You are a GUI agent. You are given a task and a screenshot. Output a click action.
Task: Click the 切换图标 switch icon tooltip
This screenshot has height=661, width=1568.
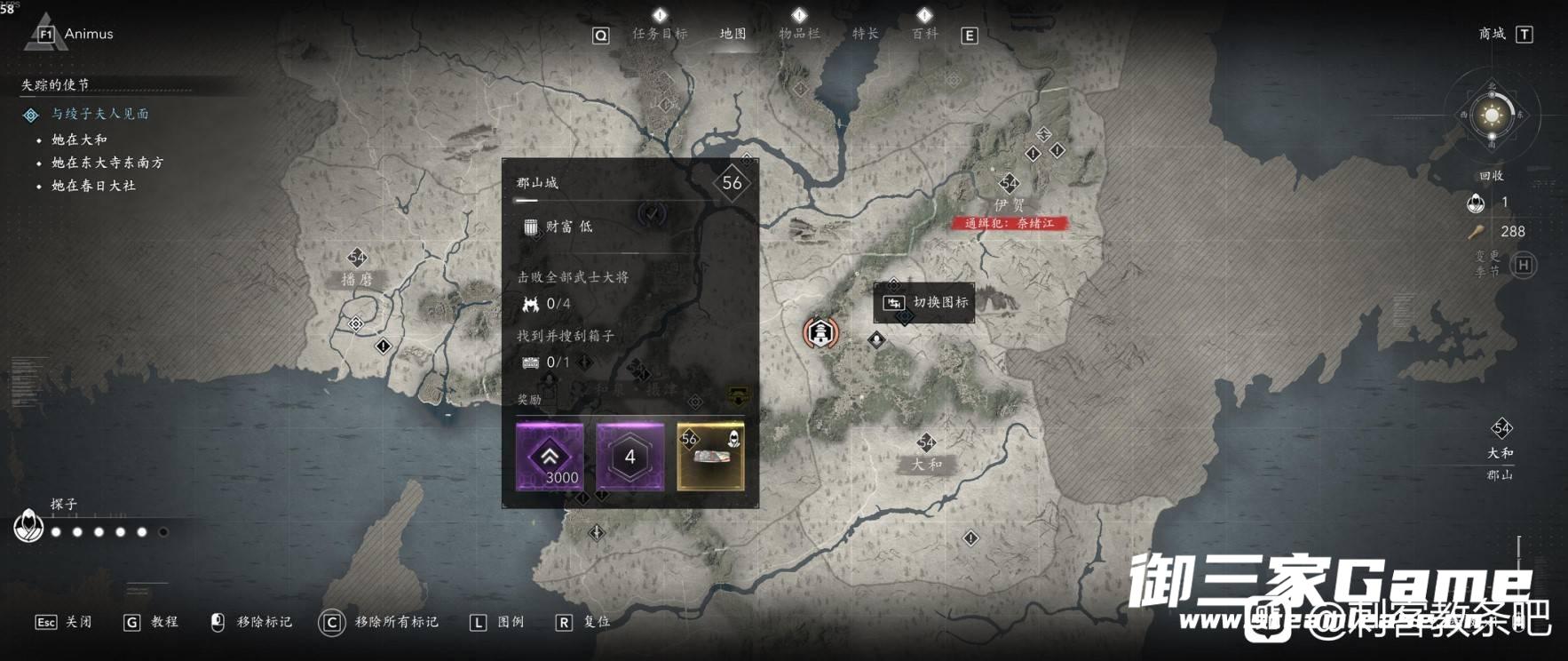tap(925, 303)
